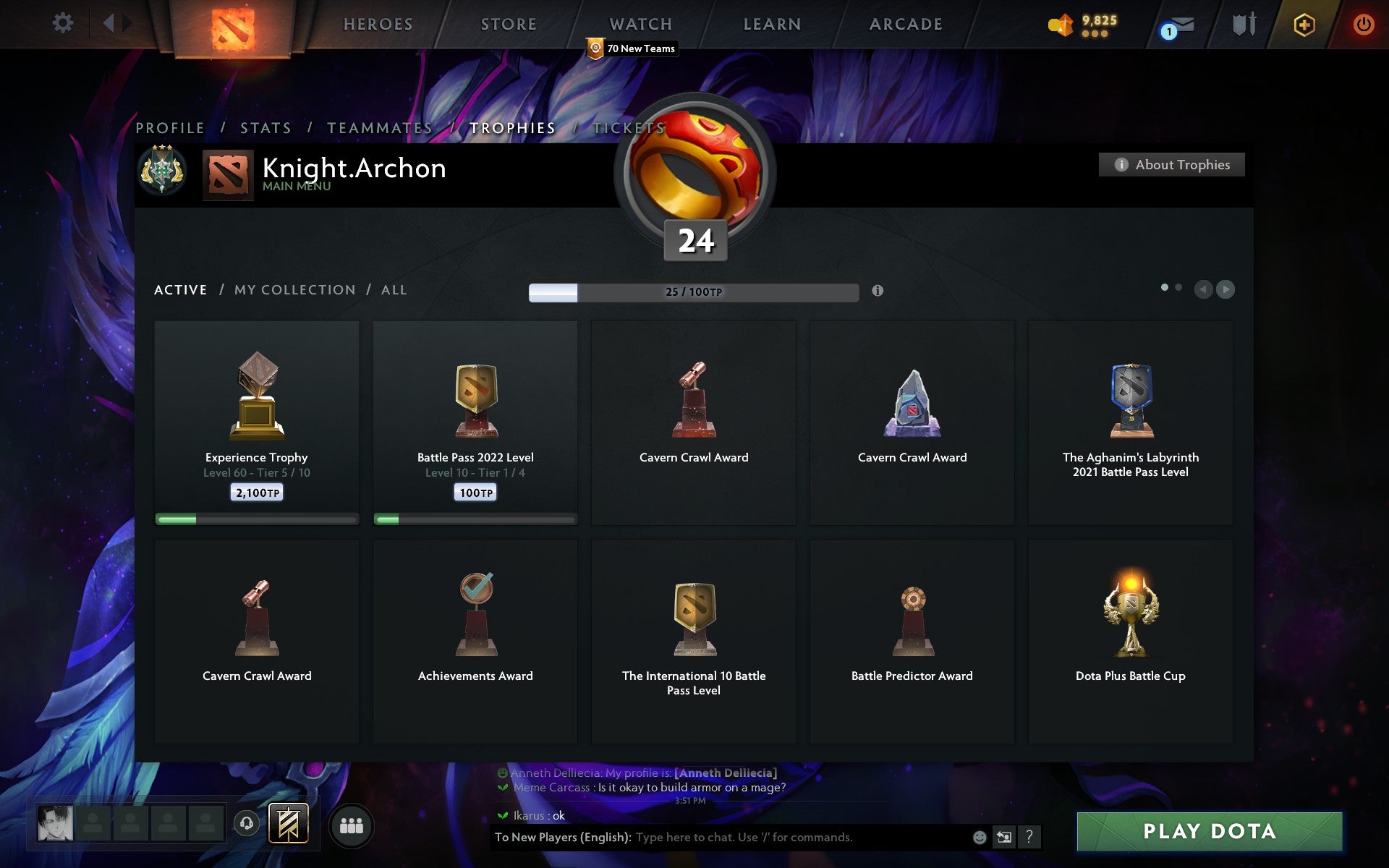Click the 25/100TP progress bar
The image size is (1389, 868).
coord(692,292)
